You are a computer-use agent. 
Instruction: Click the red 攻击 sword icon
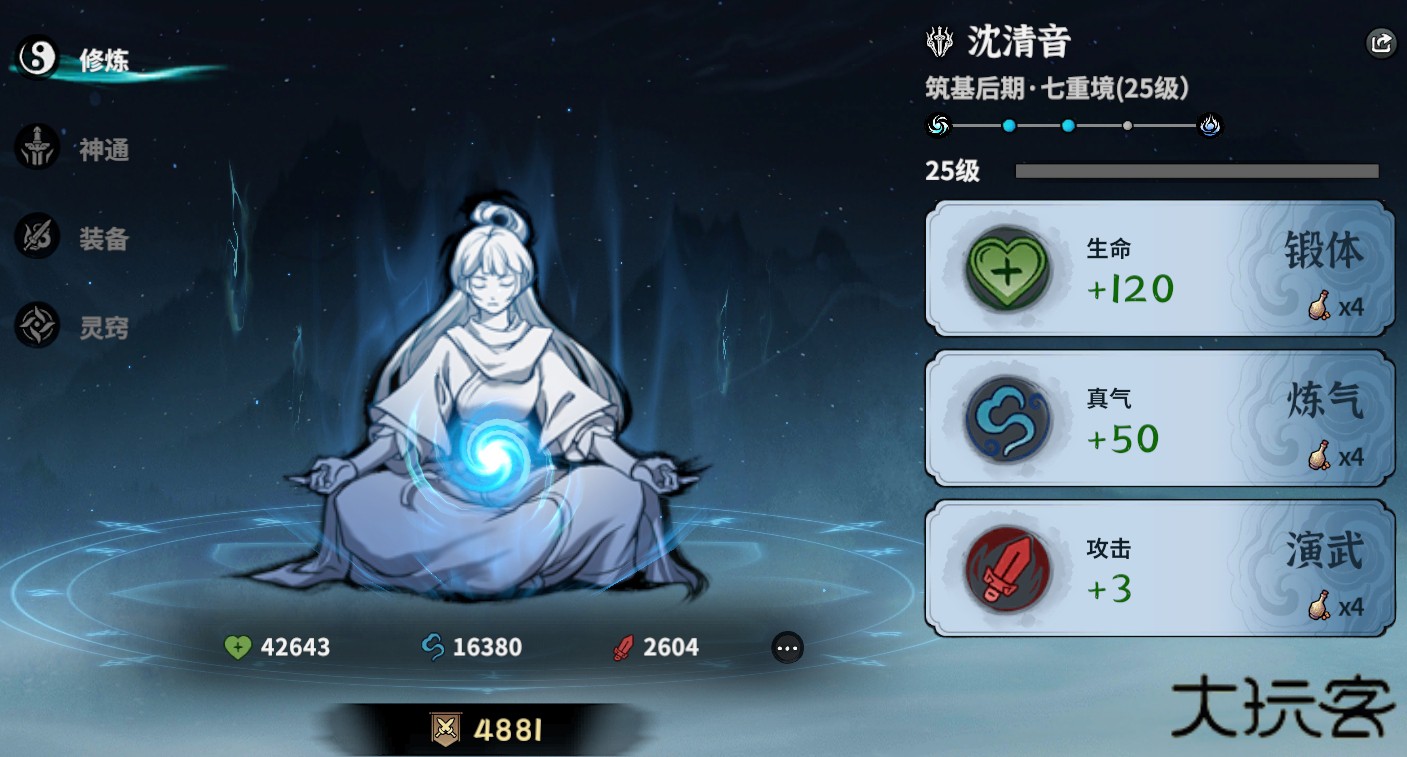(1007, 570)
